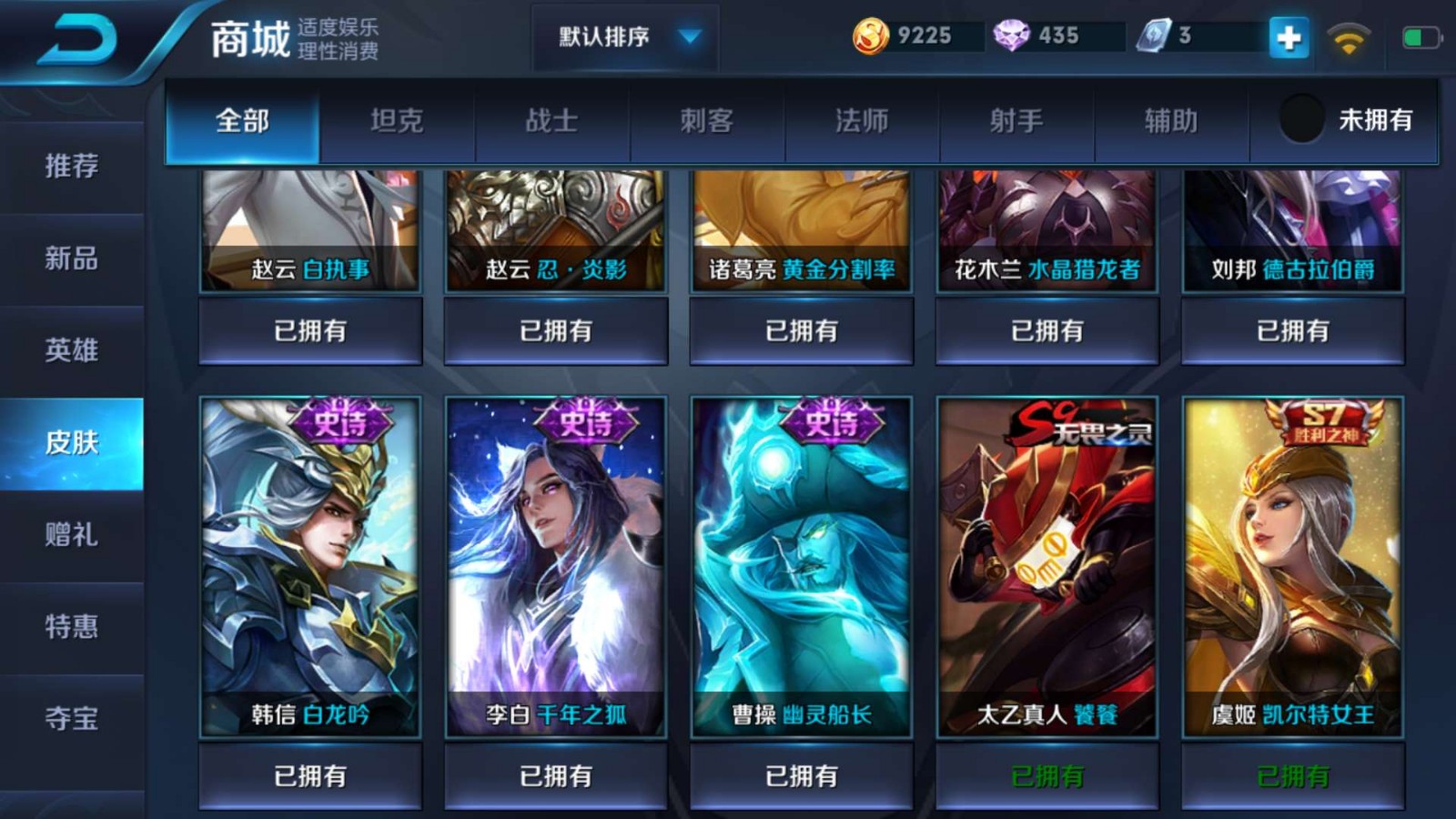Click the 夺宝 sidebar entry

pyautogui.click(x=73, y=718)
